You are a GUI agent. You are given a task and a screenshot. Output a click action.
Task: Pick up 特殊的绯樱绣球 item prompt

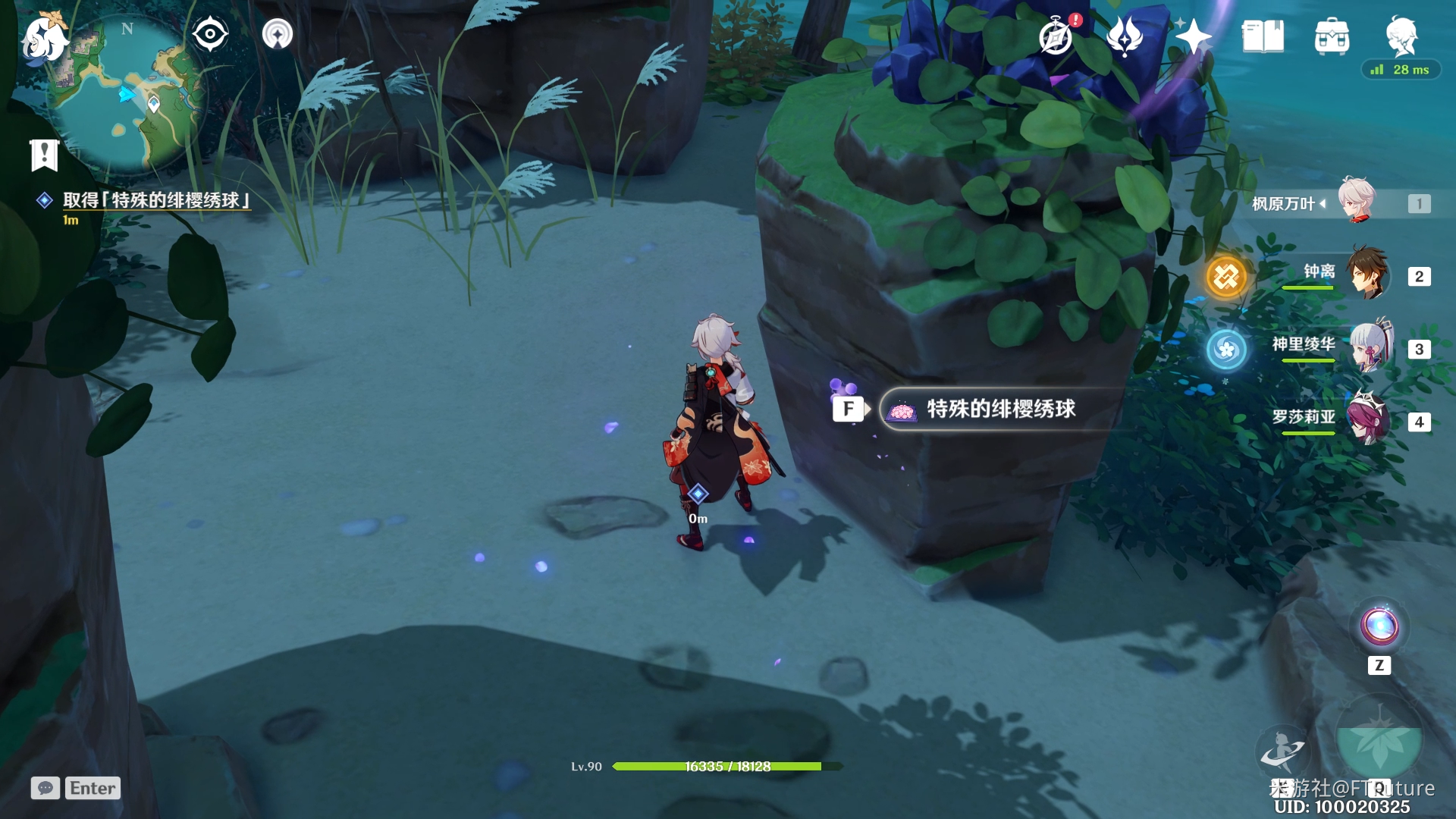coord(999,409)
